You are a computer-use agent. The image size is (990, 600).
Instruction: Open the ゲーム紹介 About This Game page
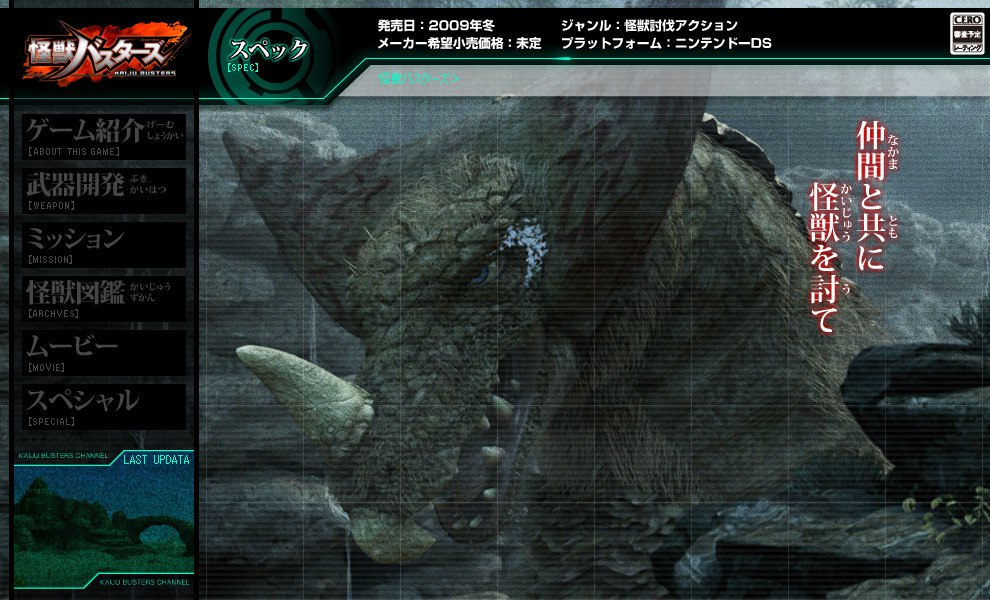click(x=104, y=136)
